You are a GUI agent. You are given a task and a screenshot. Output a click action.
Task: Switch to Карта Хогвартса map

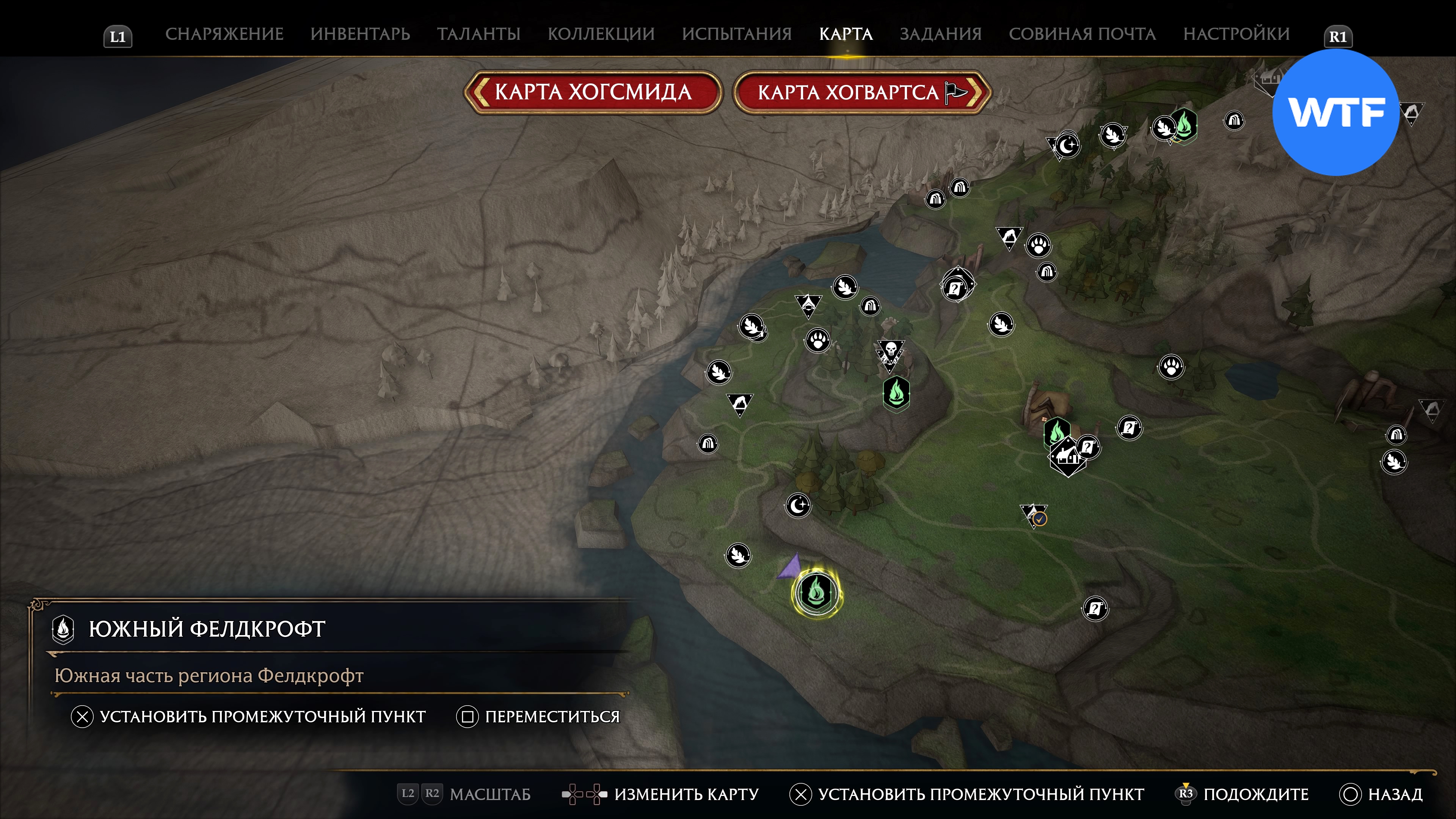861,92
